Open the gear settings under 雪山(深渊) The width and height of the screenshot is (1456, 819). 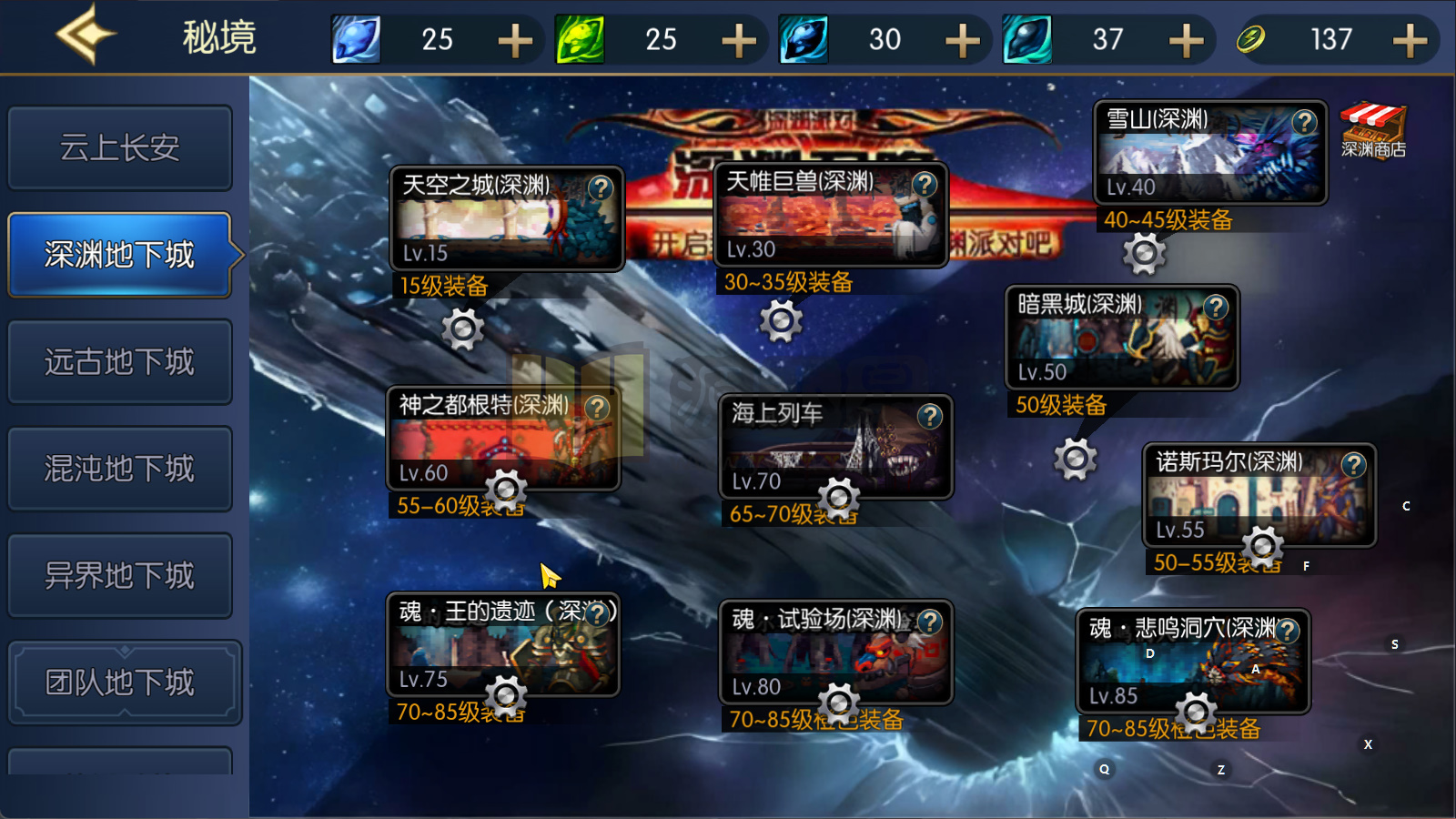[x=1147, y=252]
